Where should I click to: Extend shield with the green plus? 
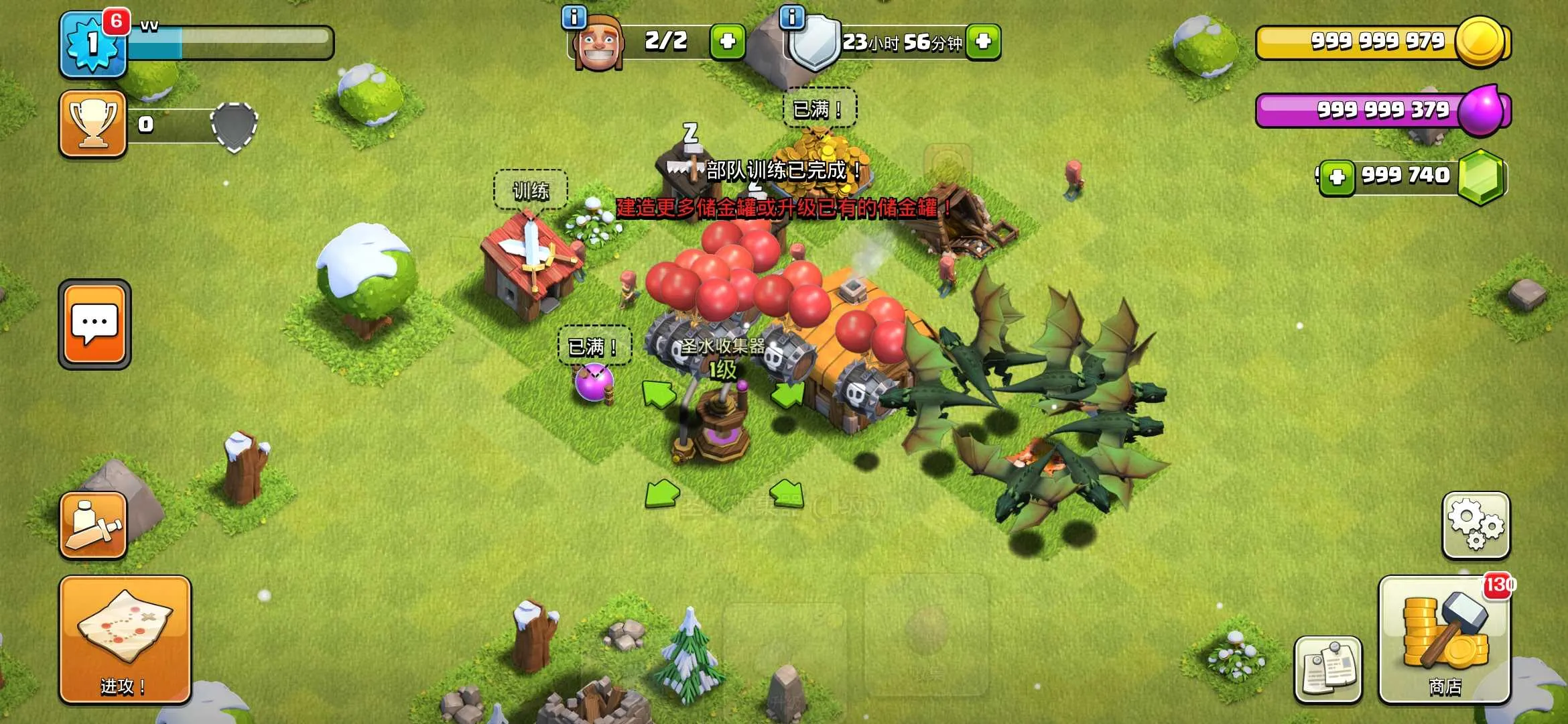pyautogui.click(x=983, y=42)
